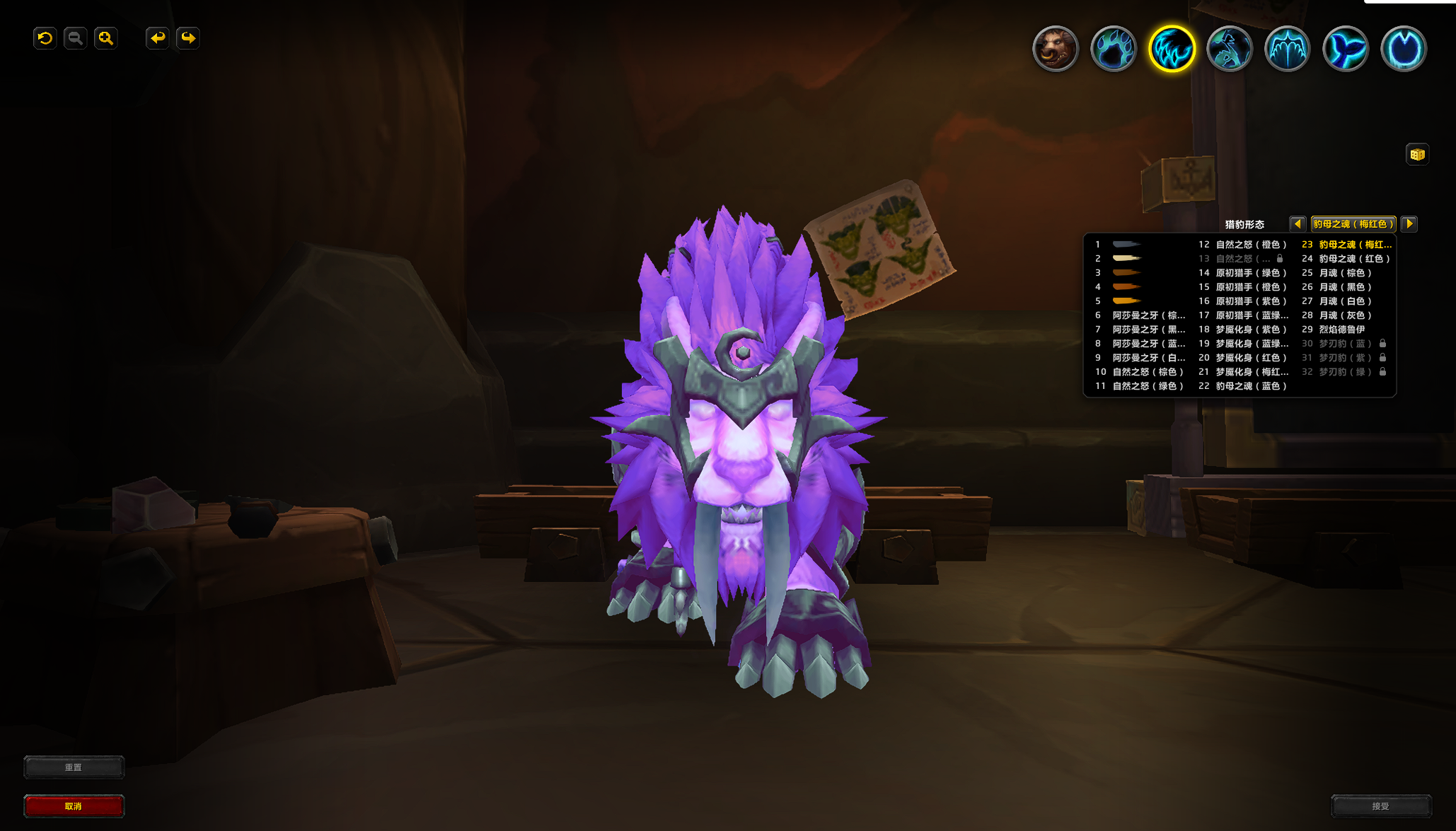Go to the previous cat form option
The image size is (1456, 831).
tap(1298, 223)
